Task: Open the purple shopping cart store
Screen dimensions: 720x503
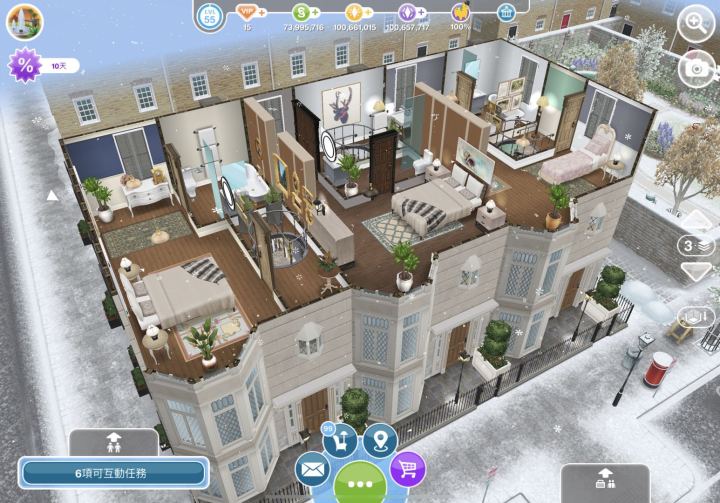Action: 406,468
